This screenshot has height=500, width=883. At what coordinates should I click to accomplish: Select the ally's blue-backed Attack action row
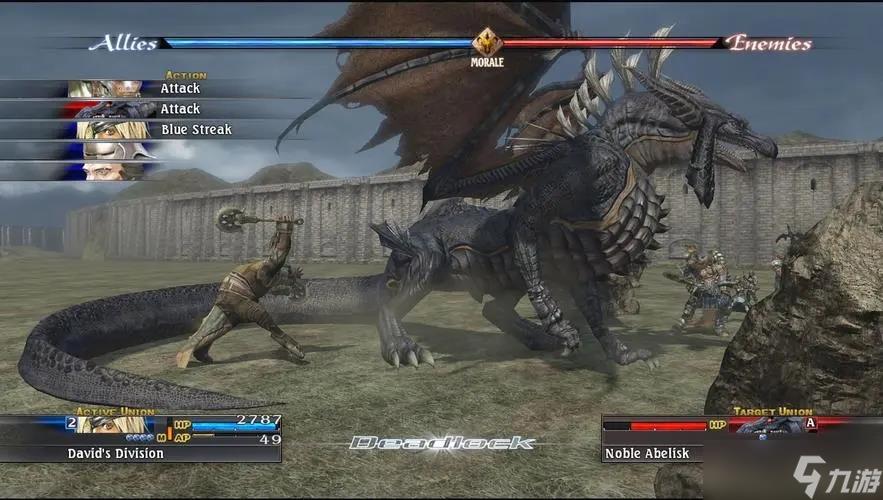click(x=180, y=88)
